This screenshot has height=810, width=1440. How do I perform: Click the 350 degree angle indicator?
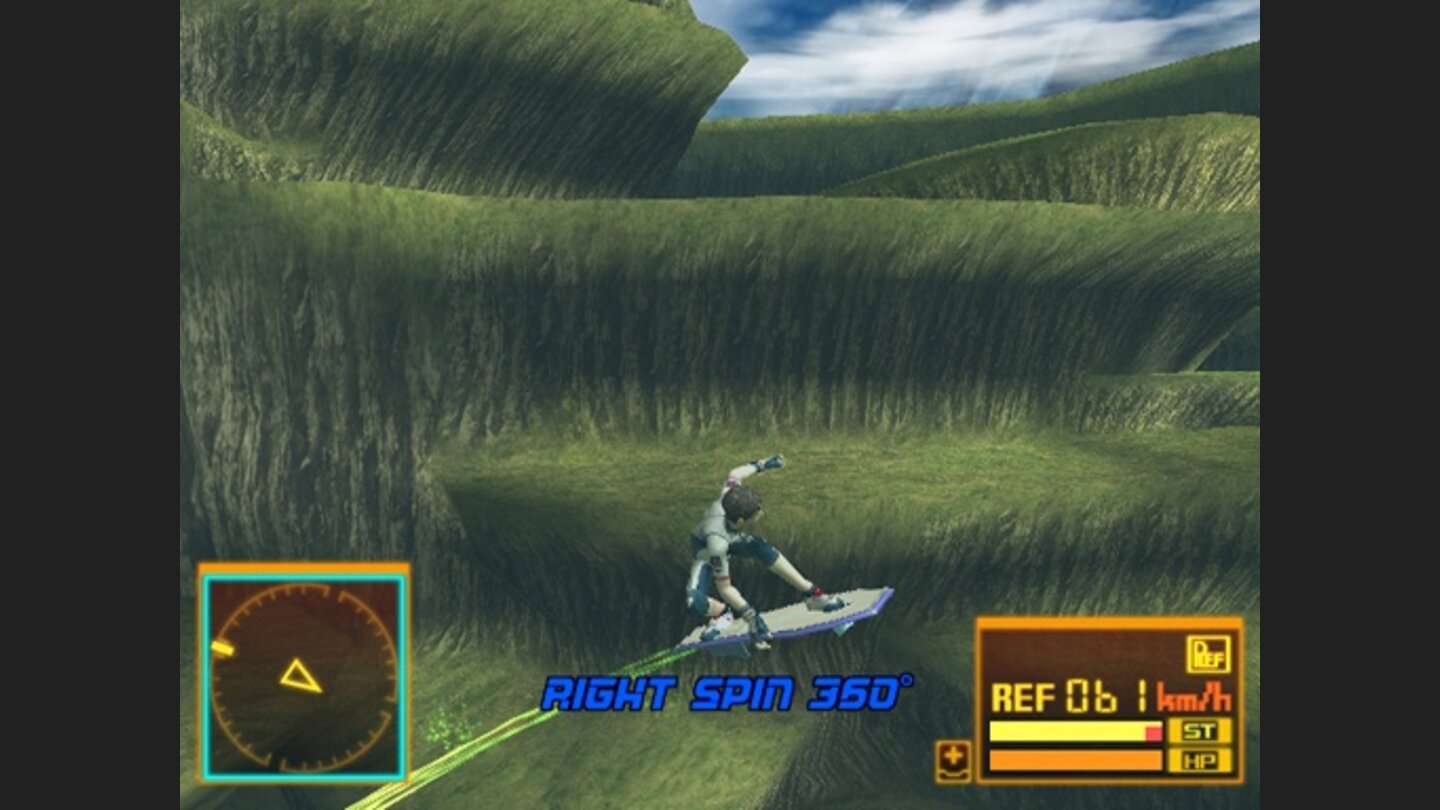pos(860,692)
